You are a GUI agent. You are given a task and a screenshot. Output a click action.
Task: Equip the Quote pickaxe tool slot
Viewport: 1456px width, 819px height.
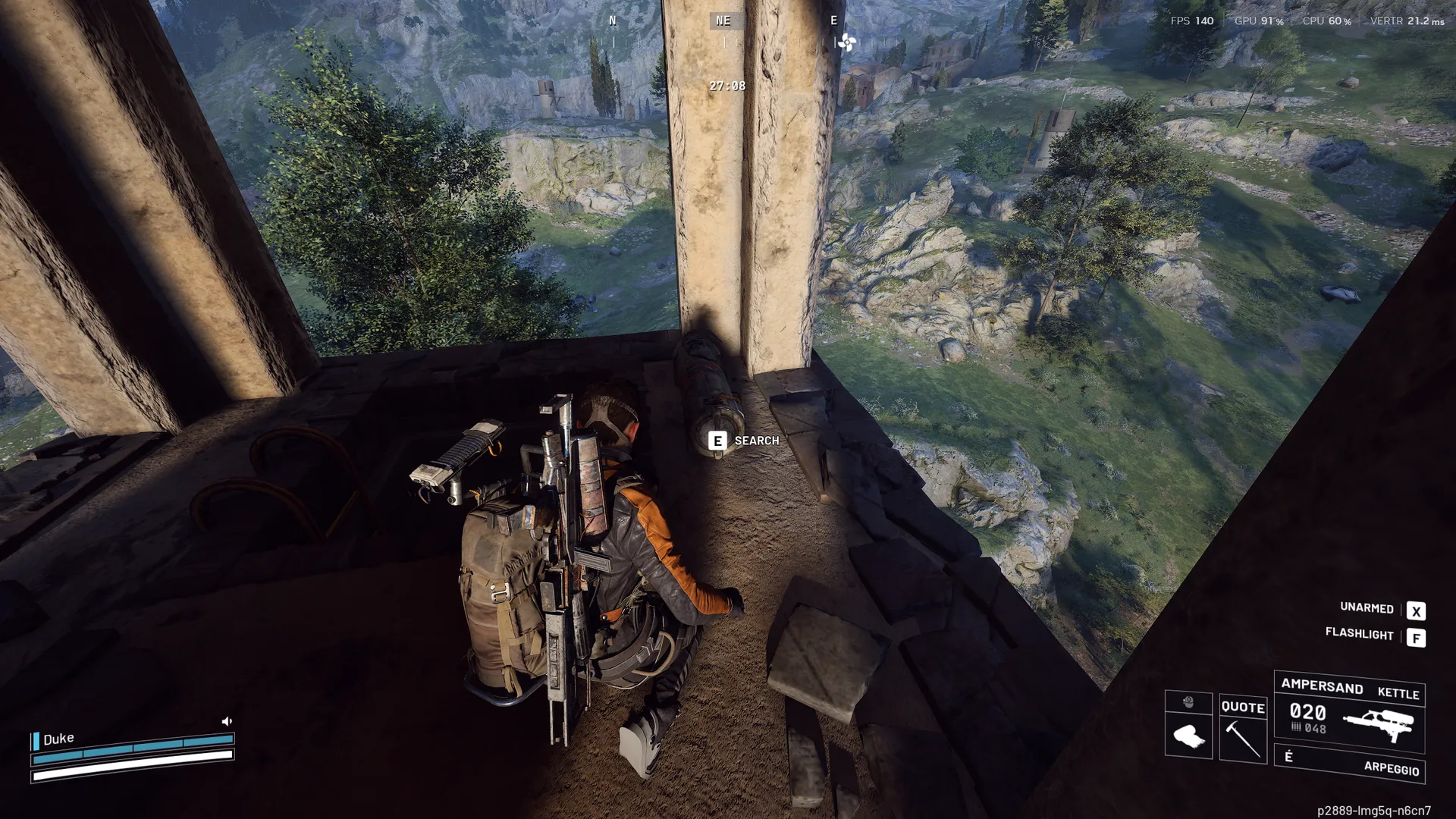[1243, 730]
